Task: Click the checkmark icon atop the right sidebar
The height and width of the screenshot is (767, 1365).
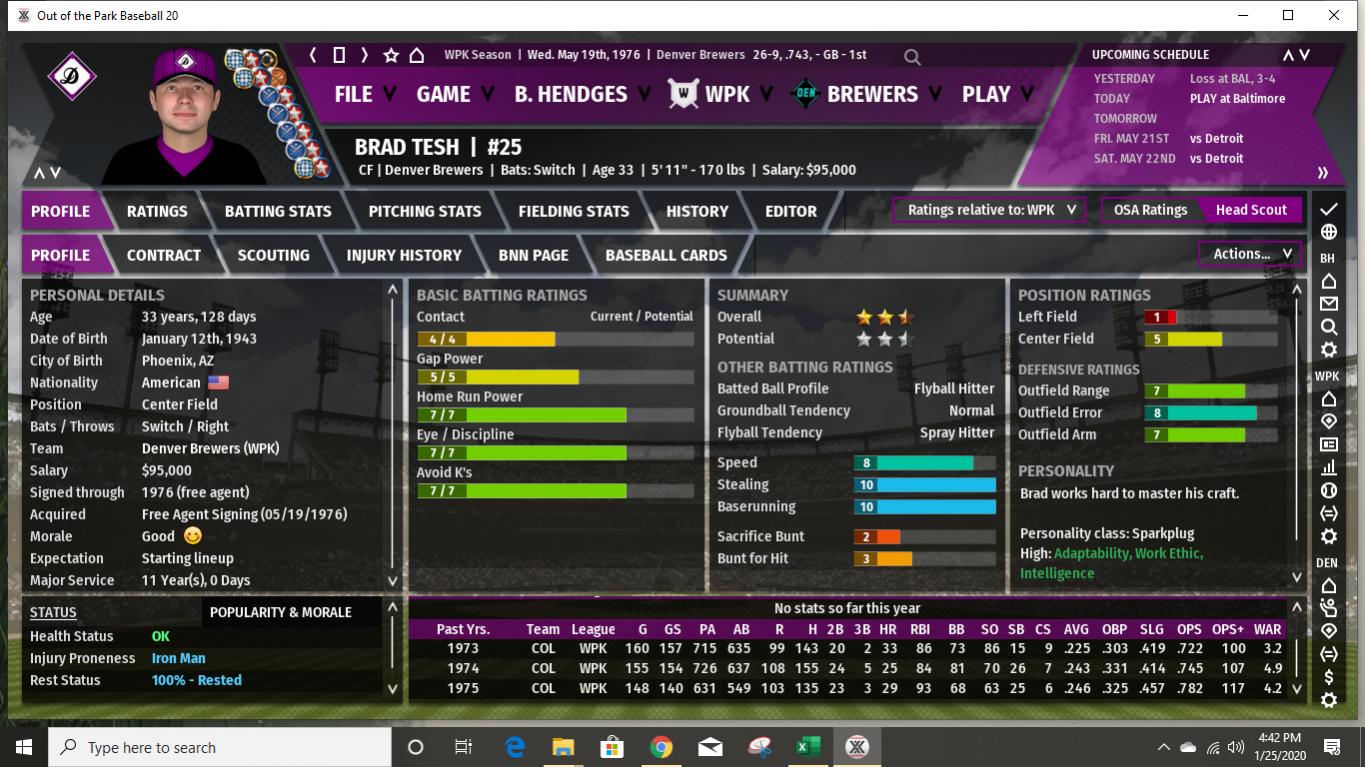Action: [1327, 209]
